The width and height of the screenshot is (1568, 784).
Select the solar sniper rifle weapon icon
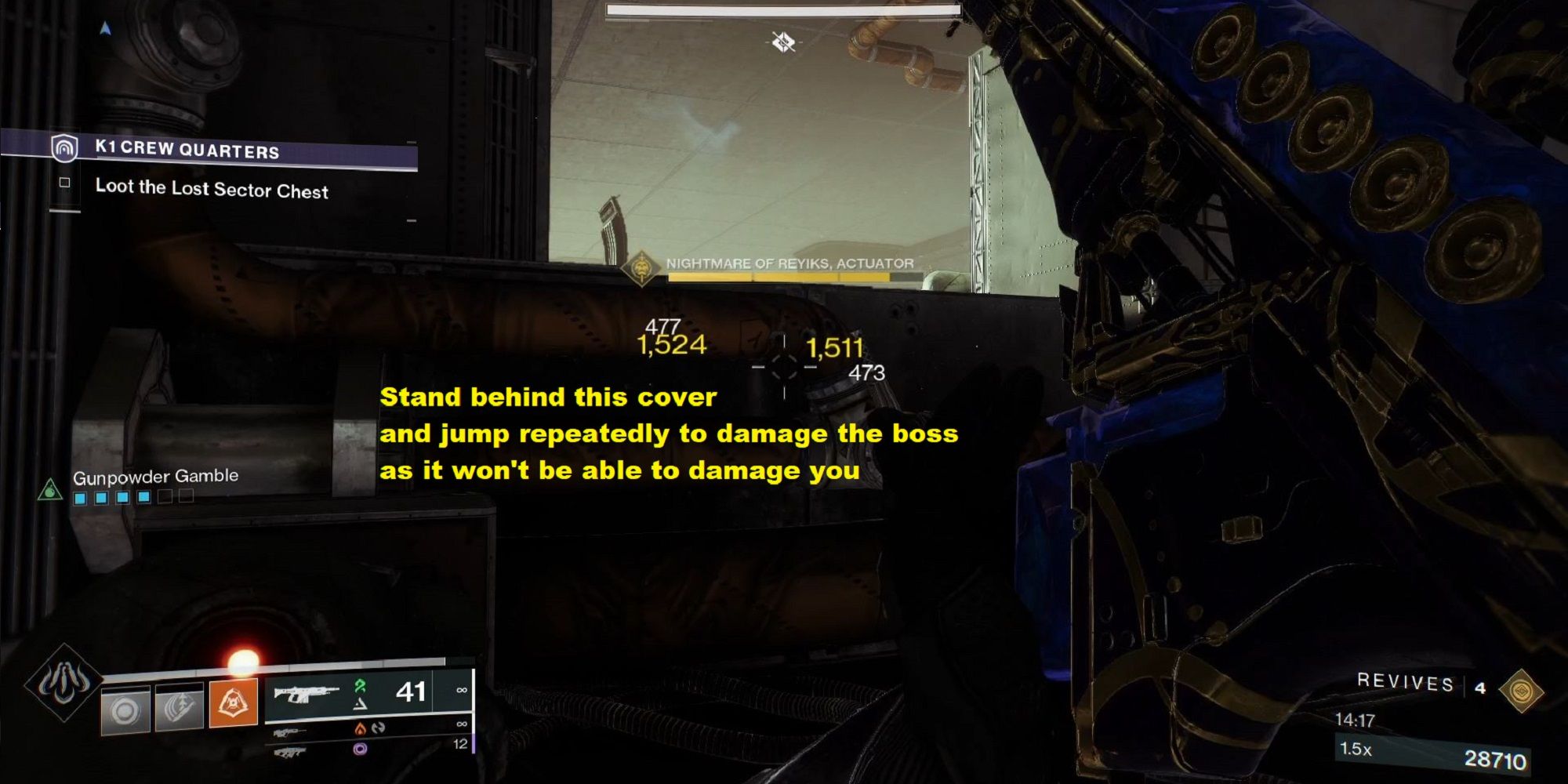point(290,731)
